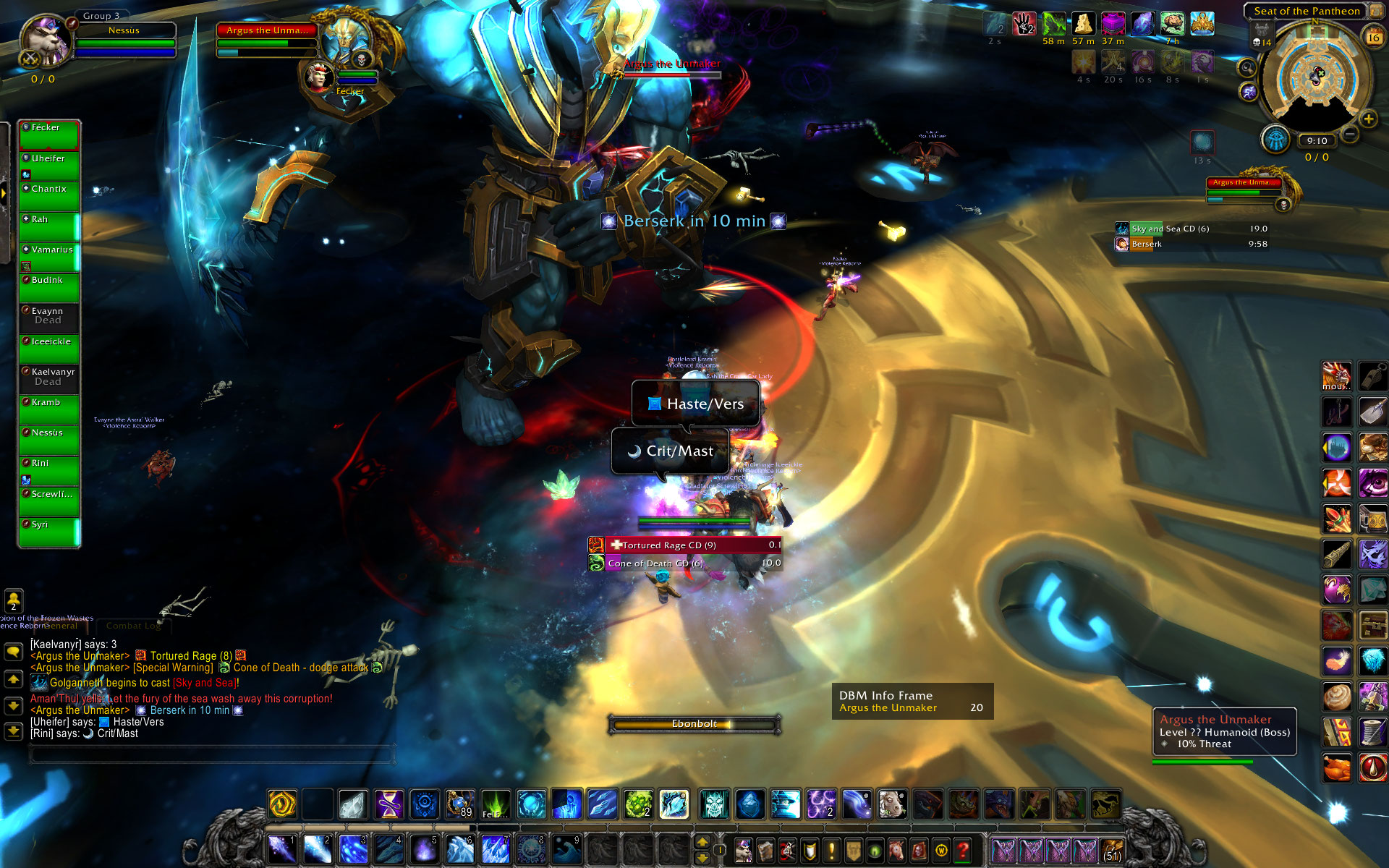Zoom out the minimap with minus button

coord(1350,134)
